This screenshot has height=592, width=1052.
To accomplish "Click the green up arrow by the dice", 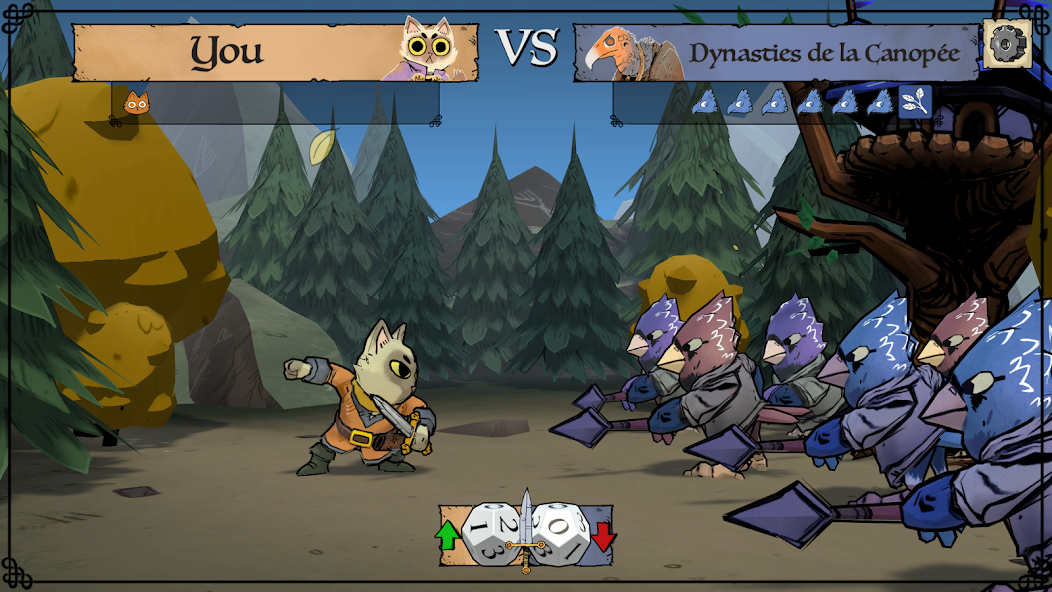I will click(x=447, y=536).
